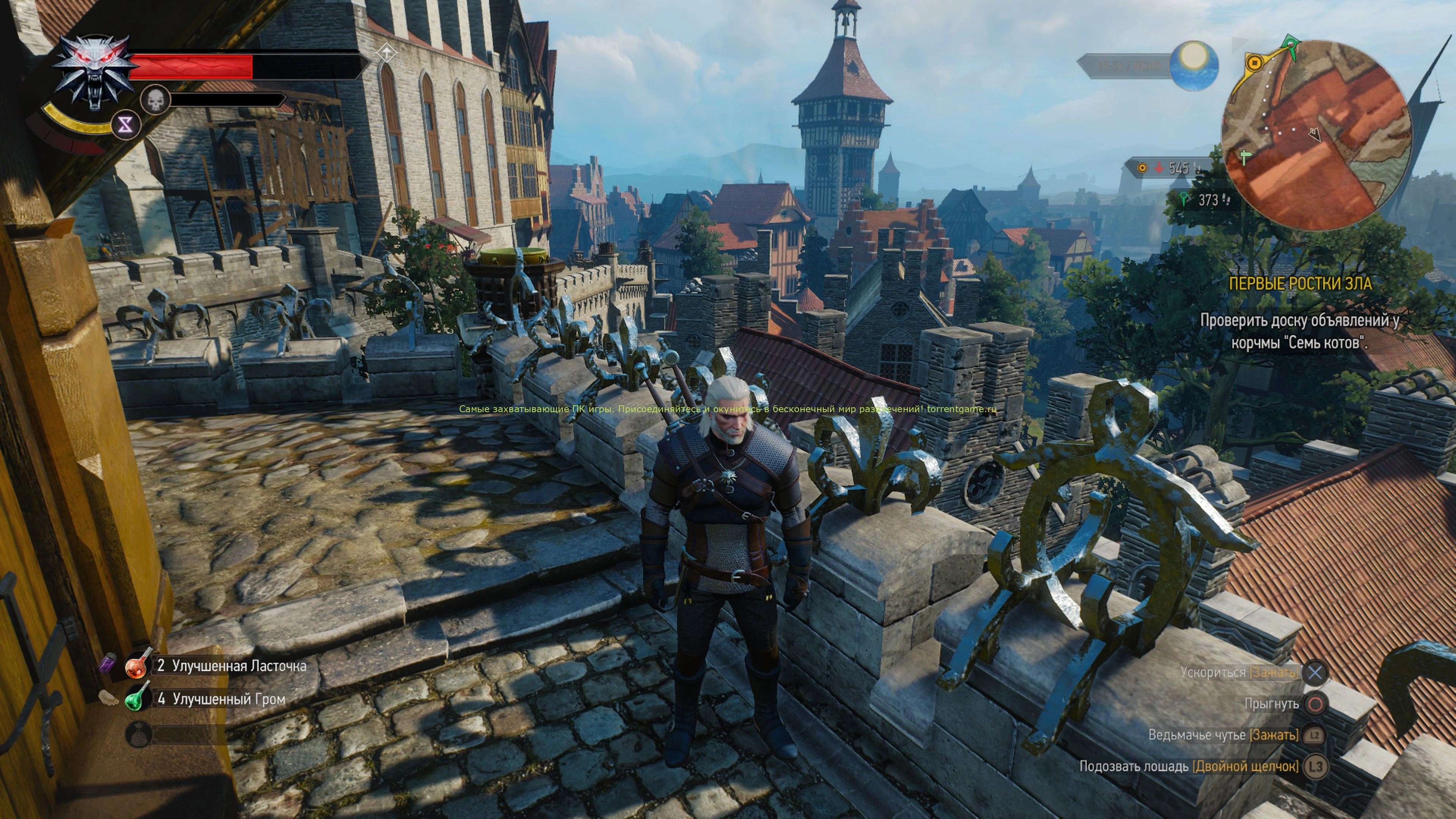Screen dimensions: 1456x819
Task: Click the empty pouch pocket slot
Action: click(137, 734)
